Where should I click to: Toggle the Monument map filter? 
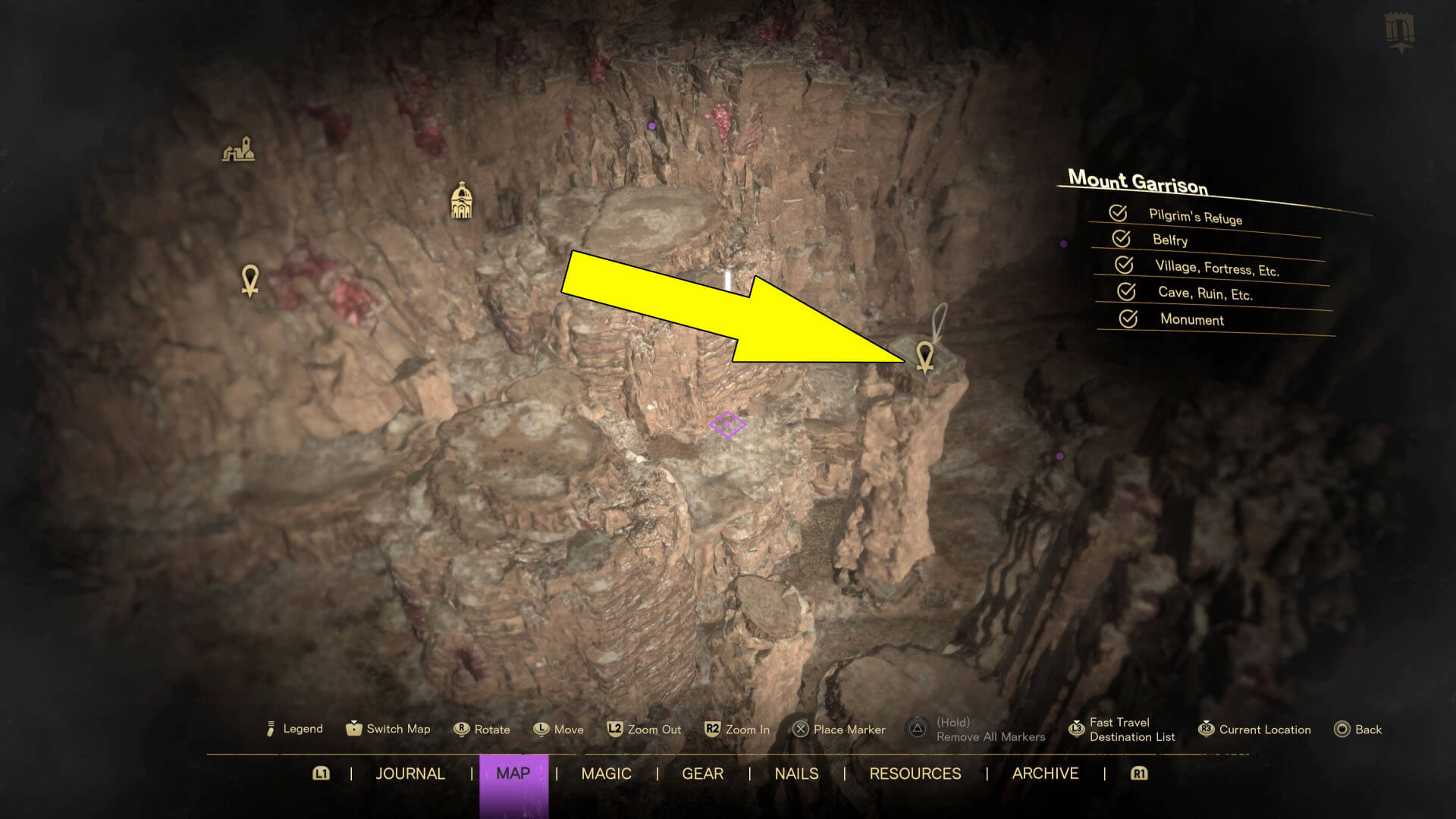click(x=1128, y=318)
